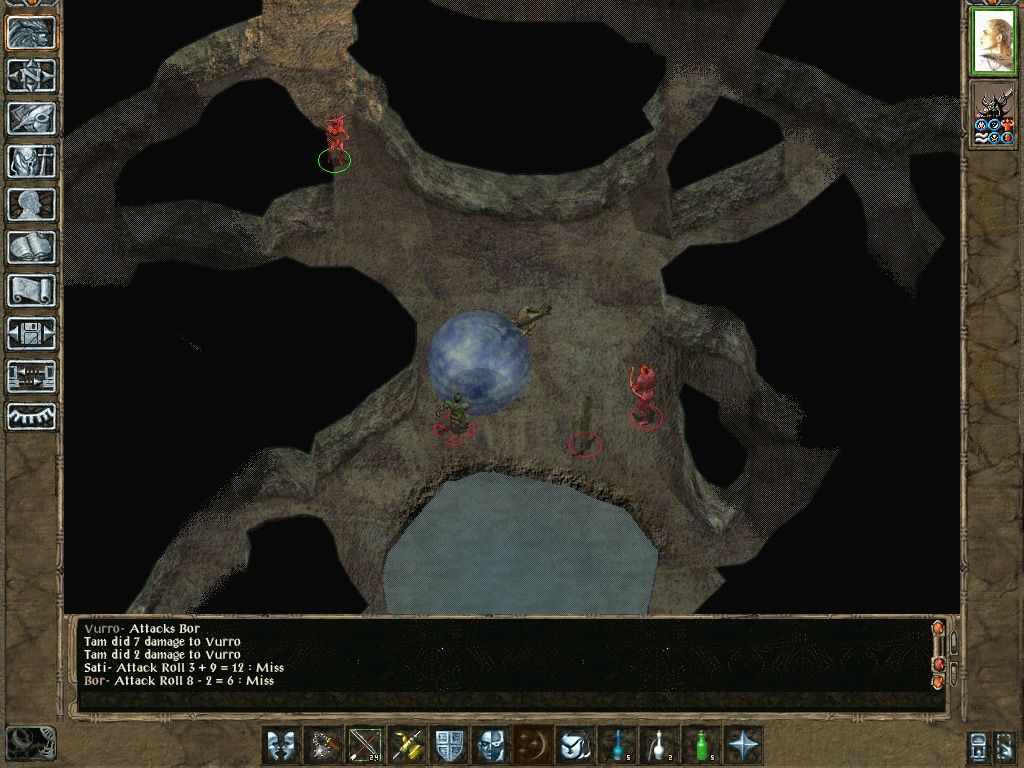Show the character record silhouette
The height and width of the screenshot is (768, 1024).
(x=32, y=204)
